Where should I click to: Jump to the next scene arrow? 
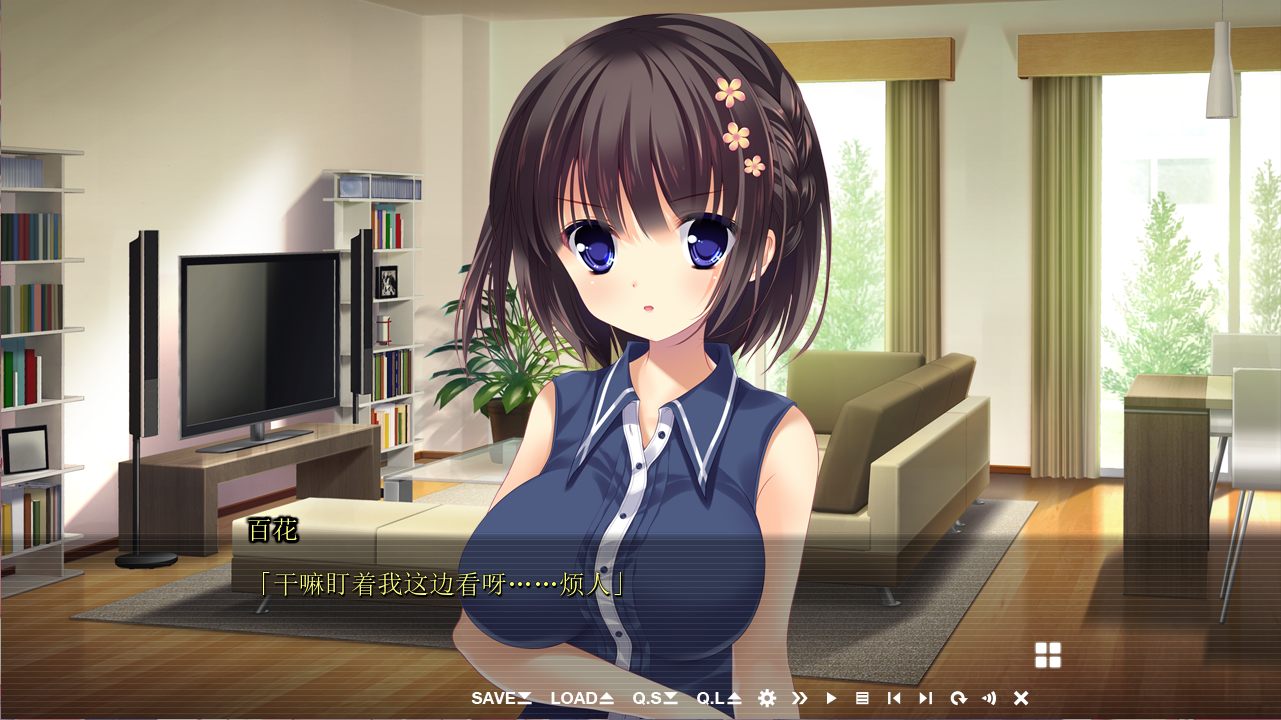tap(925, 698)
